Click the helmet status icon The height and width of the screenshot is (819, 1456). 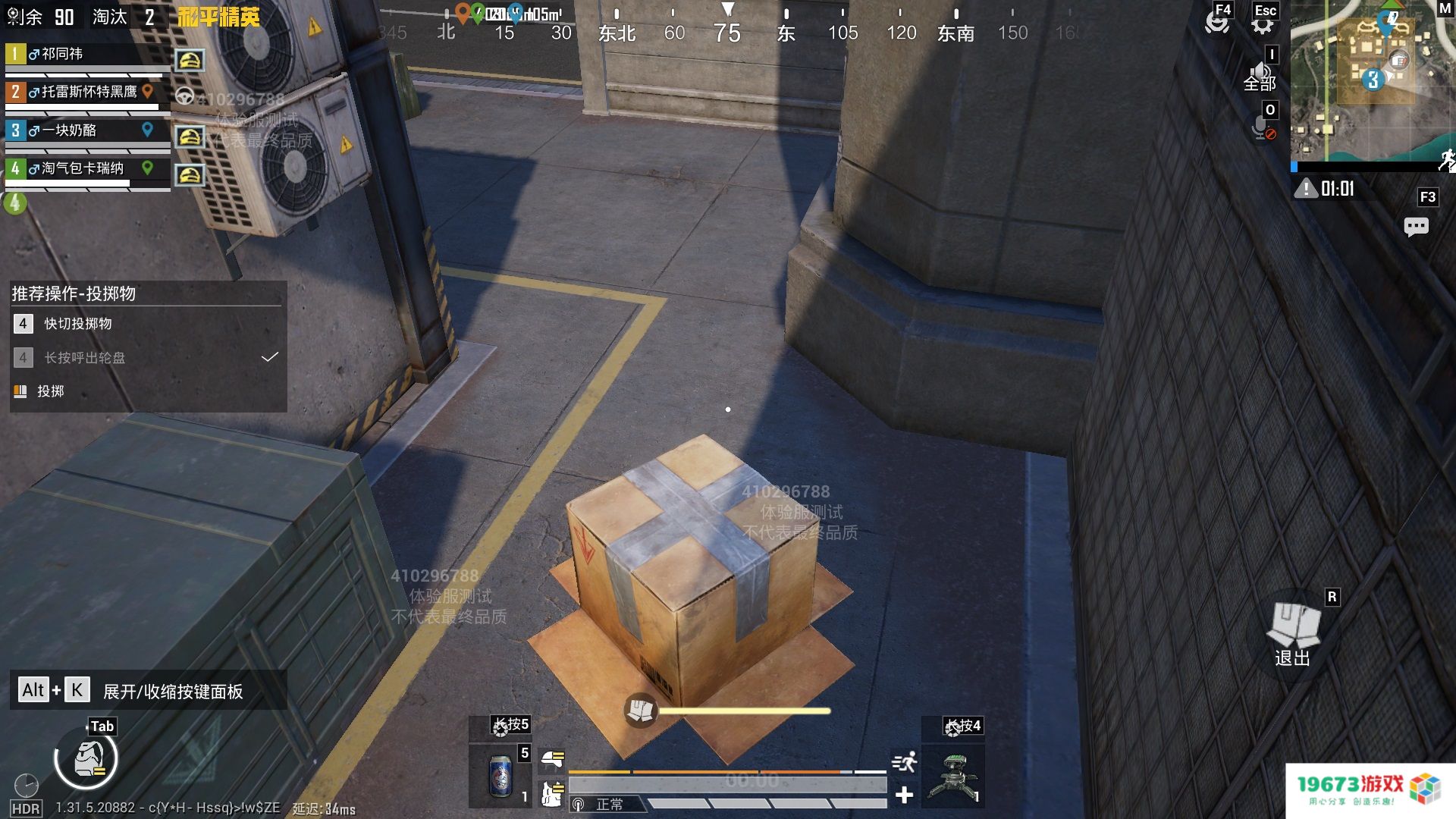tap(553, 758)
